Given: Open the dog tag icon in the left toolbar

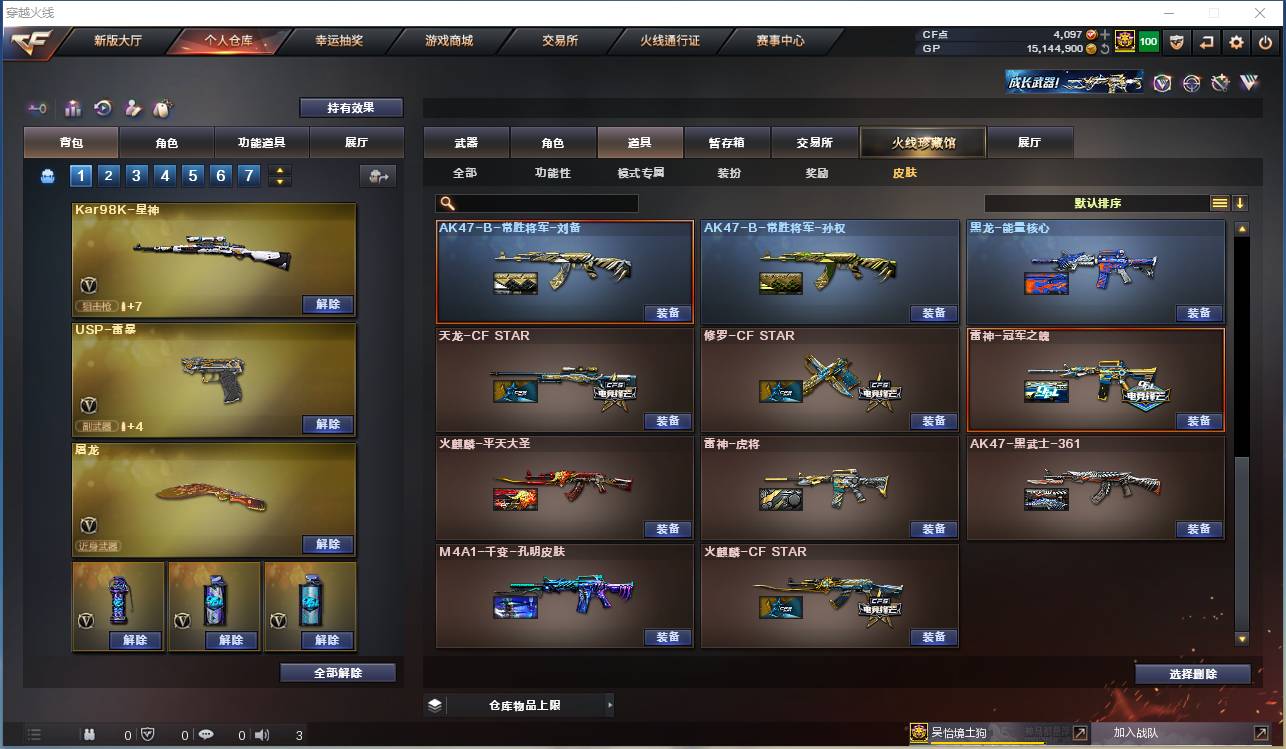Looking at the screenshot, I should 163,107.
